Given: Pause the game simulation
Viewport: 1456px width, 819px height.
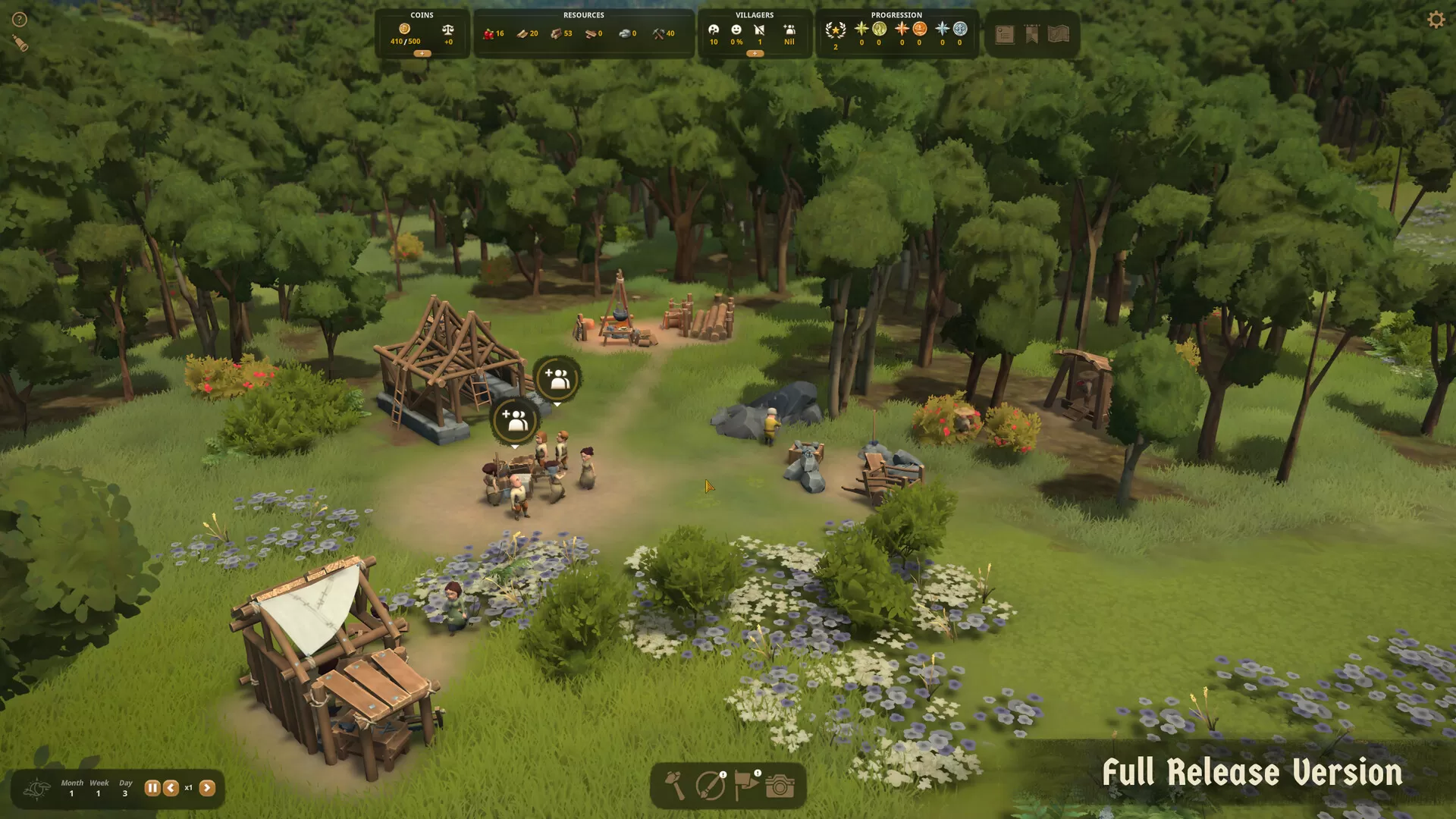Looking at the screenshot, I should tap(151, 788).
